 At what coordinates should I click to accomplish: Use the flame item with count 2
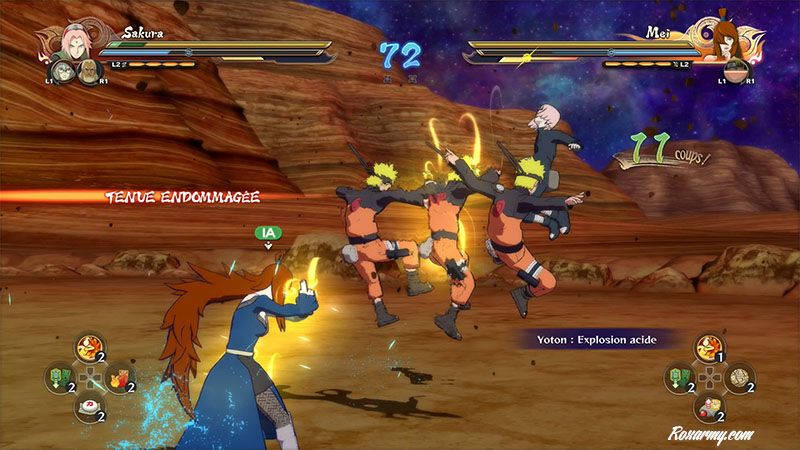pyautogui.click(x=88, y=349)
